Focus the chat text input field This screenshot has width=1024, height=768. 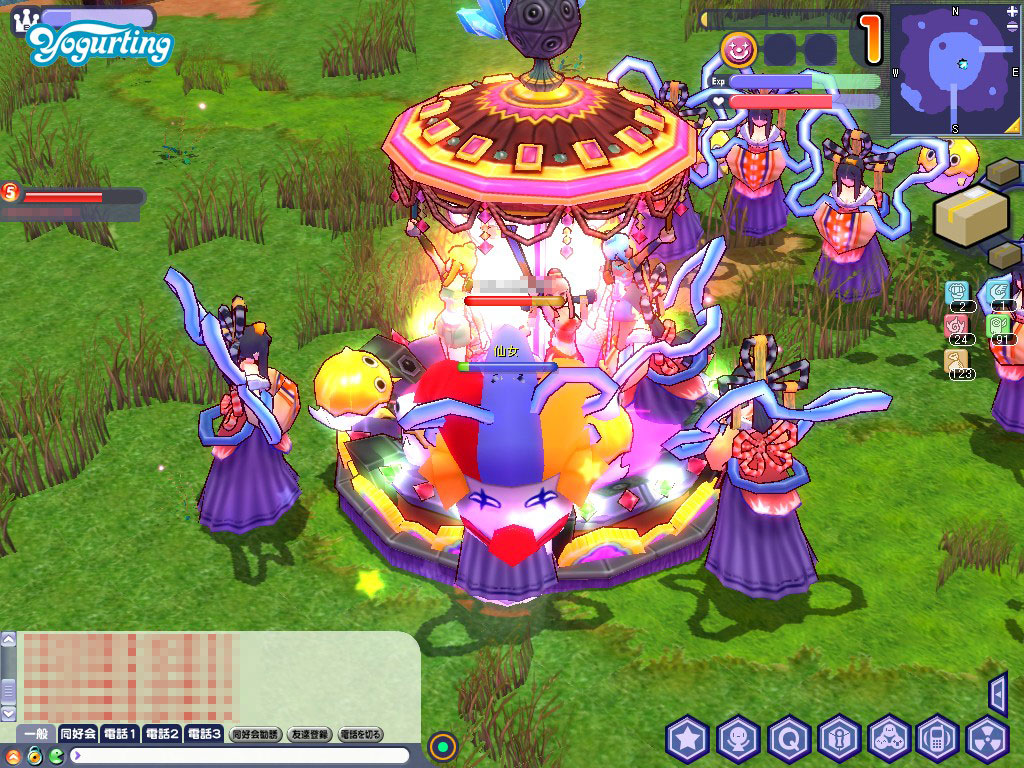[240, 755]
